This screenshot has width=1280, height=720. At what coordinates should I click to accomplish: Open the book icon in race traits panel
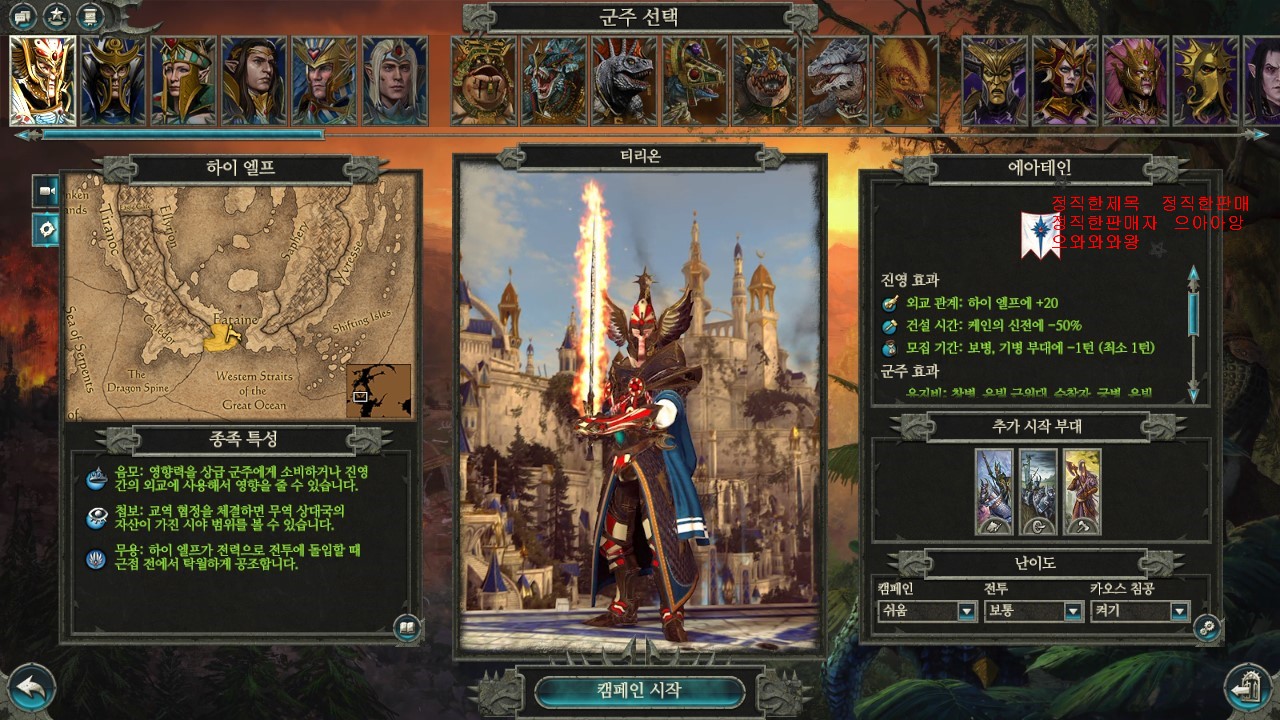pos(406,627)
